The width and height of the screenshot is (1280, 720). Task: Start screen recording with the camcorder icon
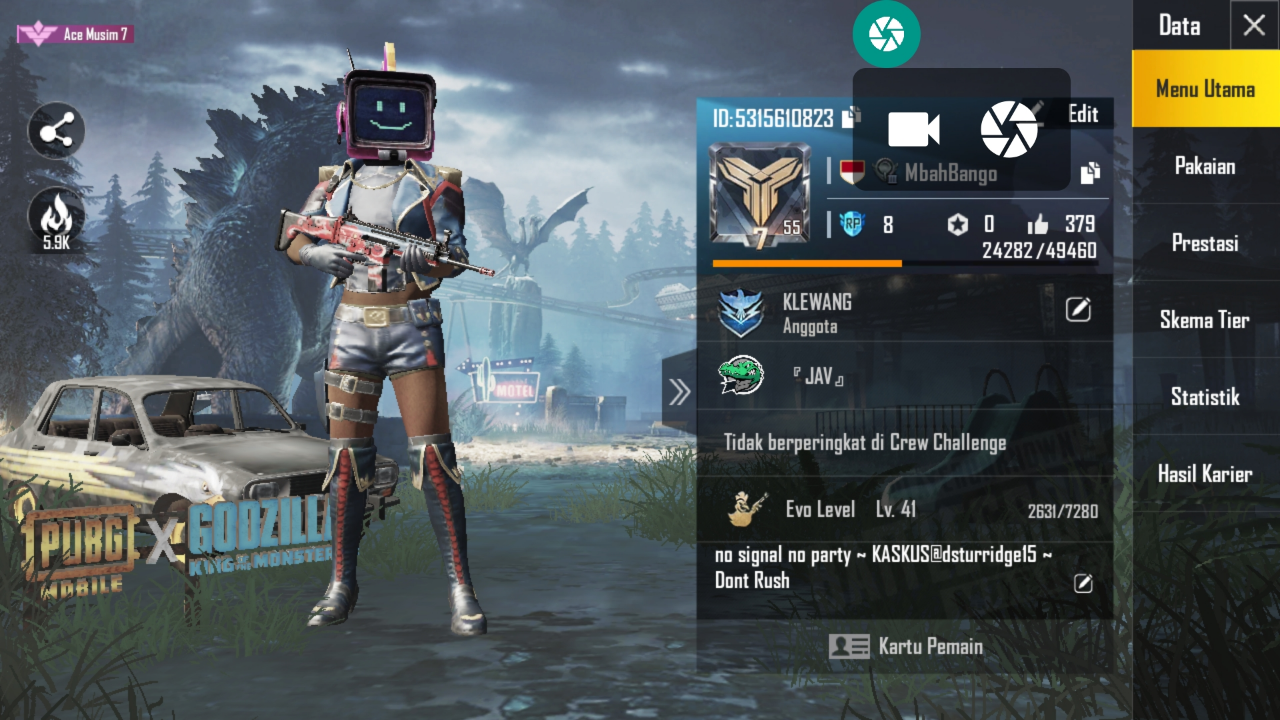pos(914,130)
